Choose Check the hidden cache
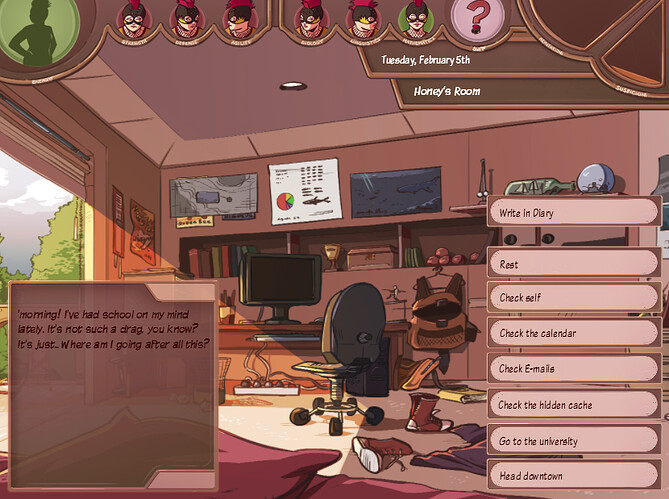The image size is (669, 499). click(x=572, y=405)
